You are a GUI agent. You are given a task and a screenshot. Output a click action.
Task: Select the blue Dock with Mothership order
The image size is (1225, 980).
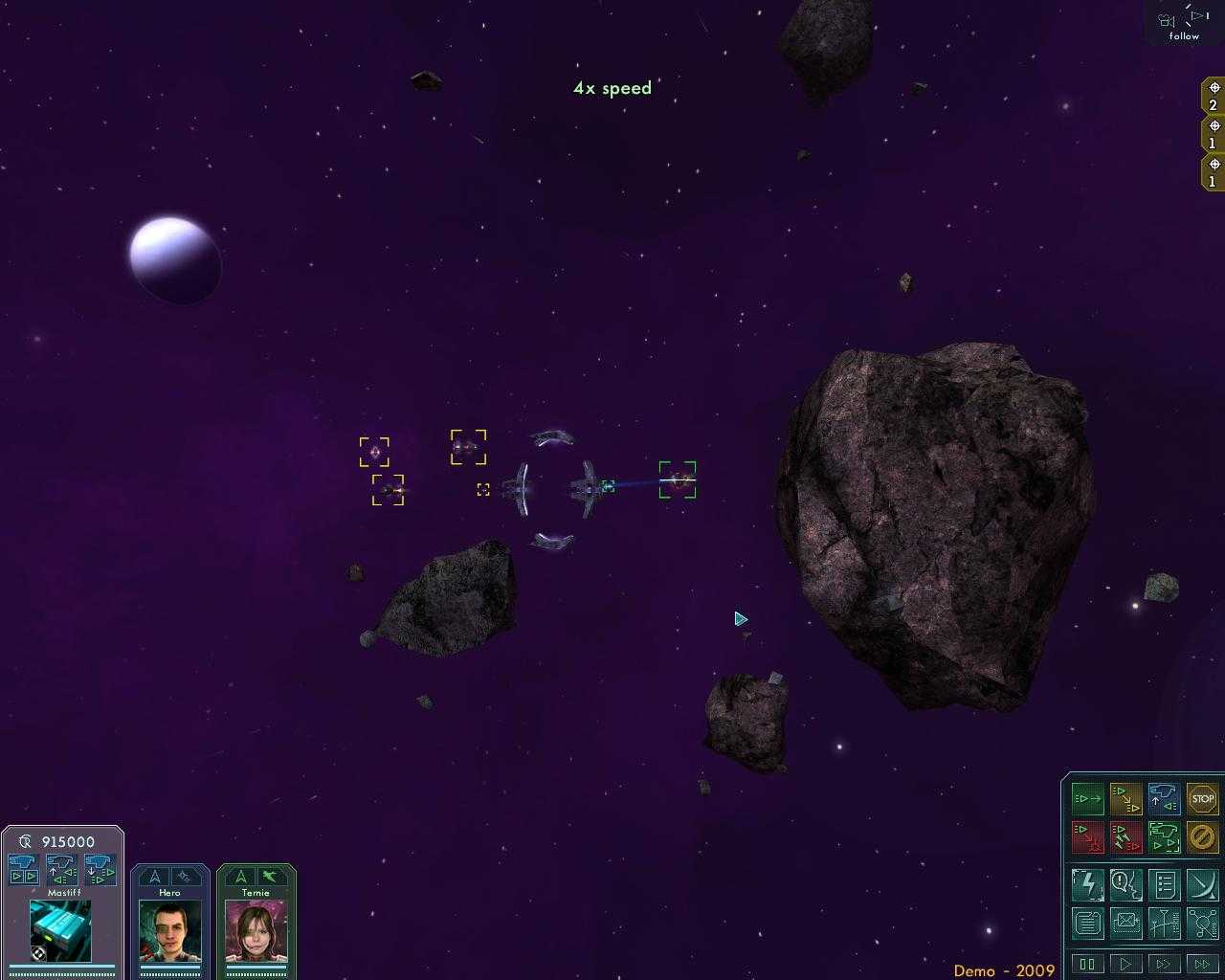click(1164, 798)
